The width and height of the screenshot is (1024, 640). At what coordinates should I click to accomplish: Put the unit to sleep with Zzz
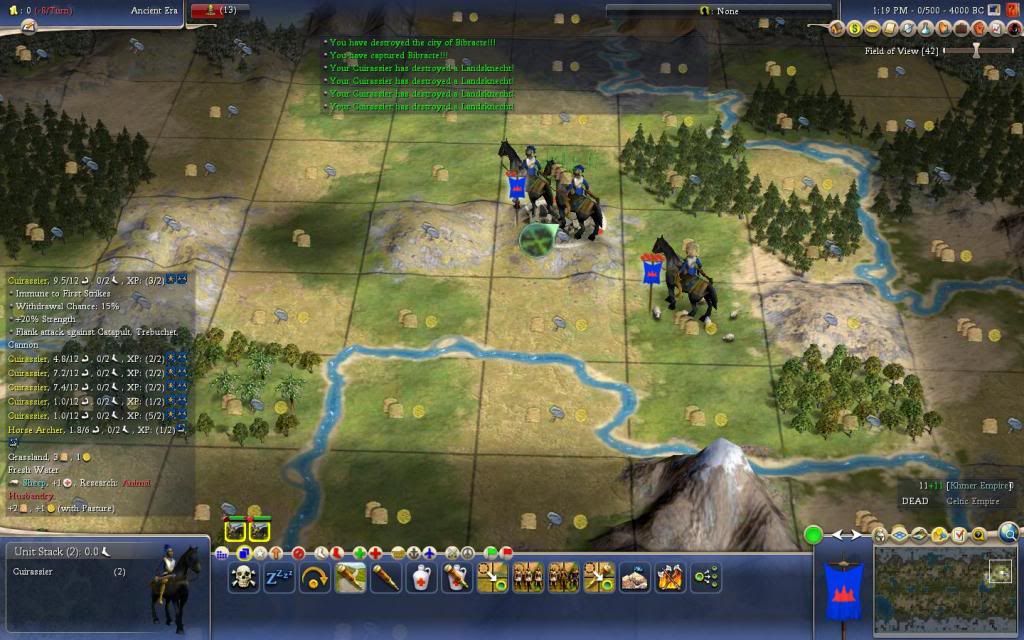(279, 577)
